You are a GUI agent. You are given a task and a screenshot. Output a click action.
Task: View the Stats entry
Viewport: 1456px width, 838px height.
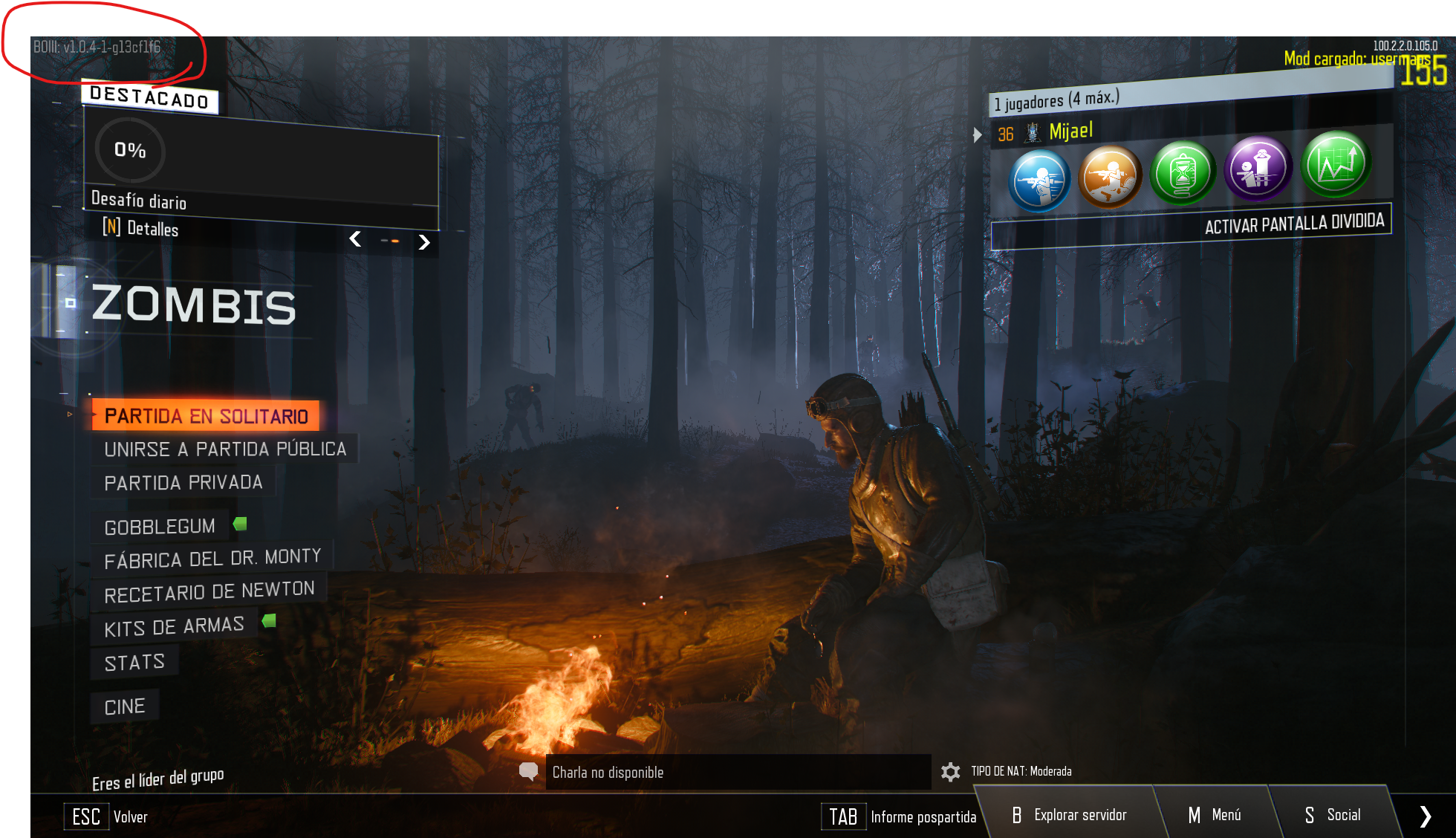134,663
